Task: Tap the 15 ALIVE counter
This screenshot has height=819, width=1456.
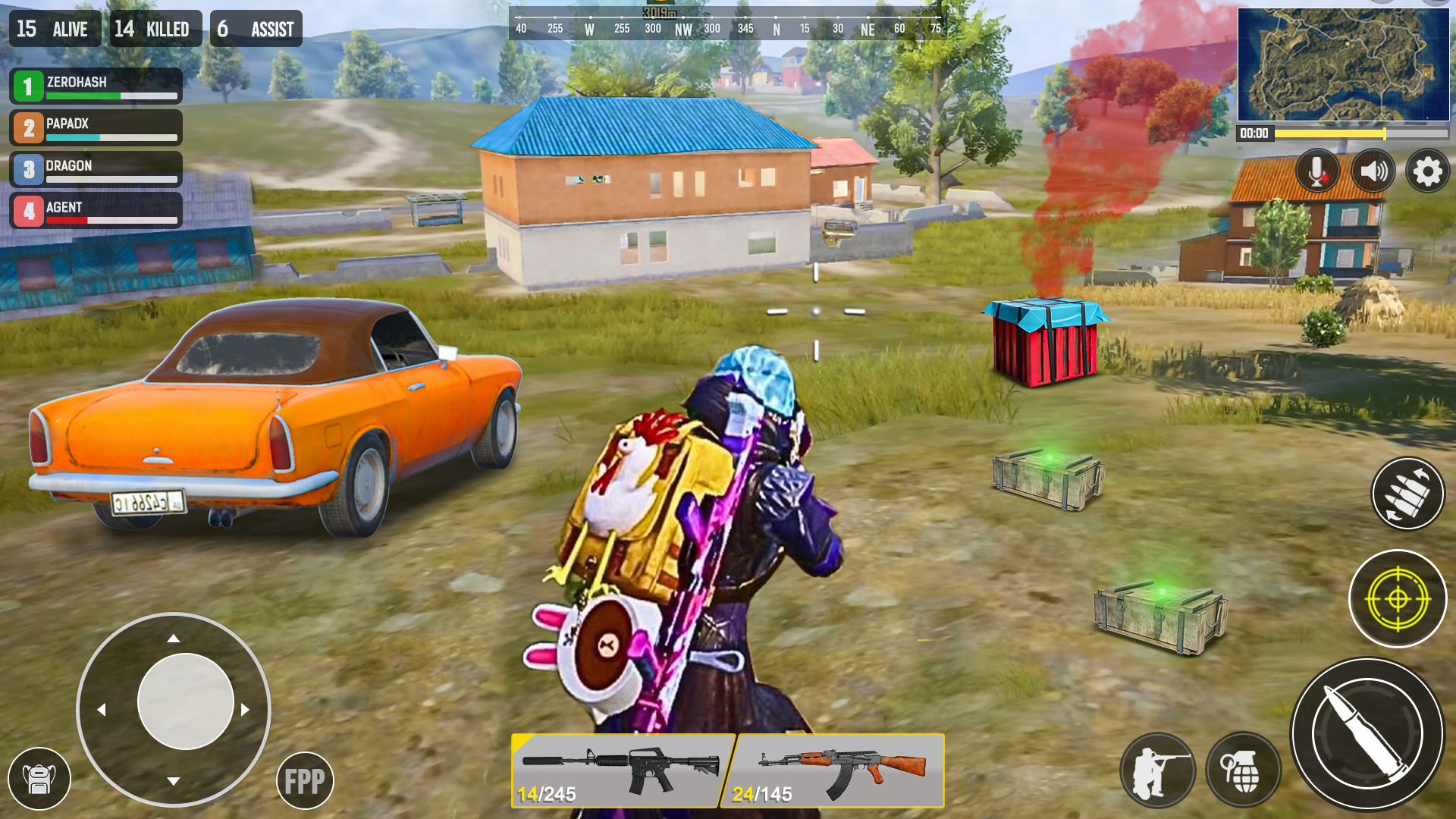Action: point(53,28)
